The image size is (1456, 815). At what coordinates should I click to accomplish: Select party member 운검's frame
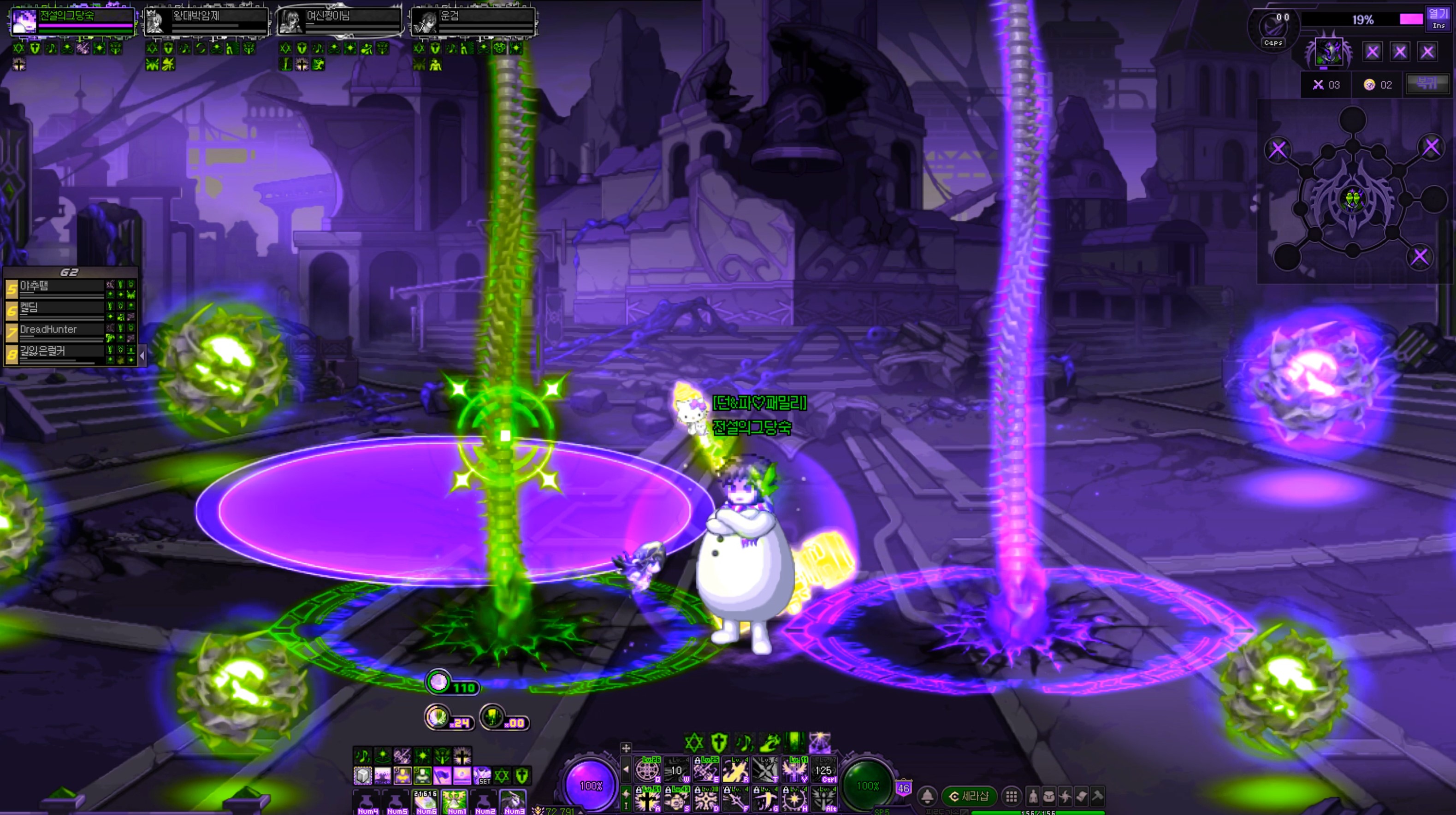point(473,21)
